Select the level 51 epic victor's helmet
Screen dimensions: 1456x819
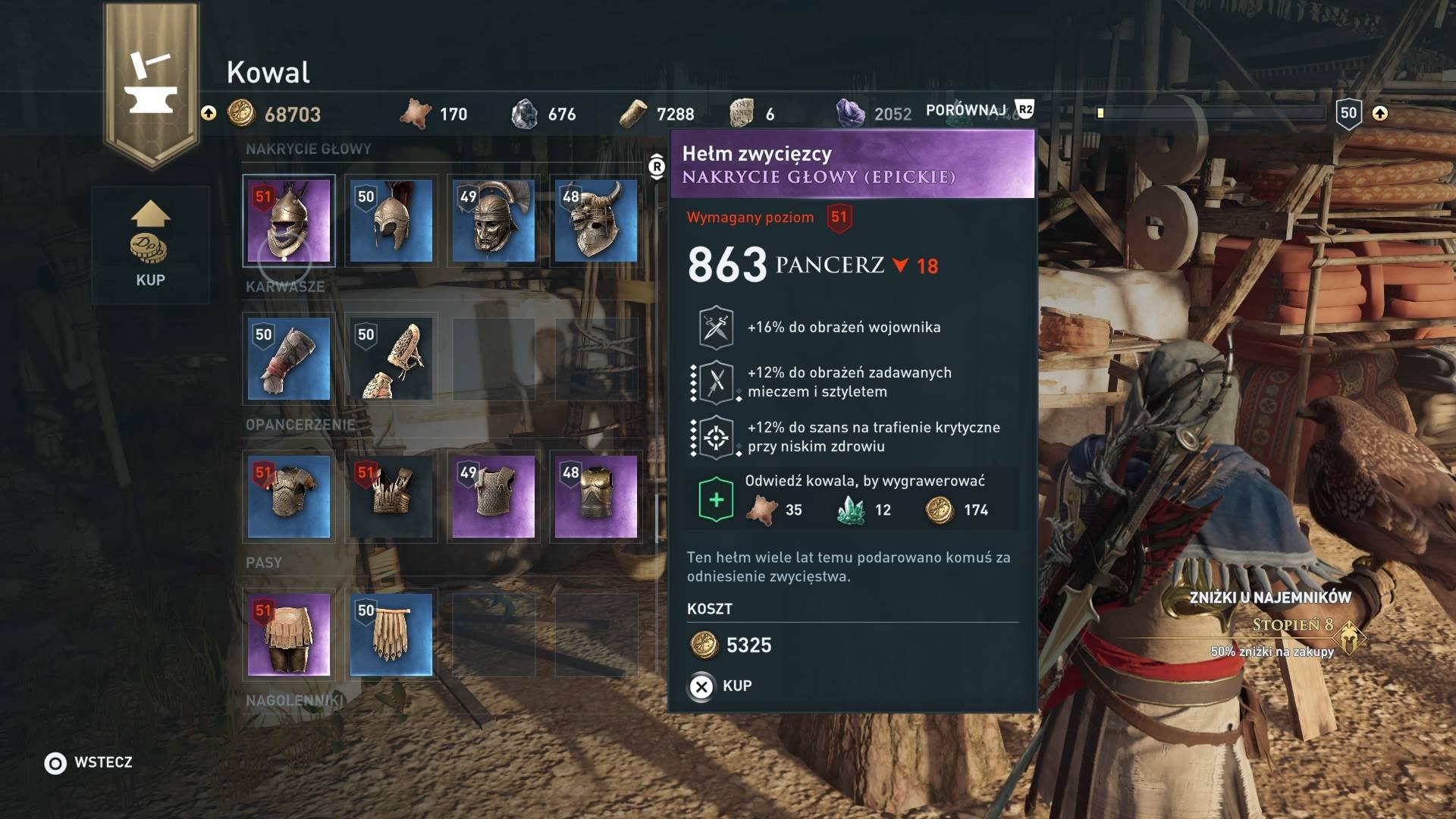click(289, 221)
